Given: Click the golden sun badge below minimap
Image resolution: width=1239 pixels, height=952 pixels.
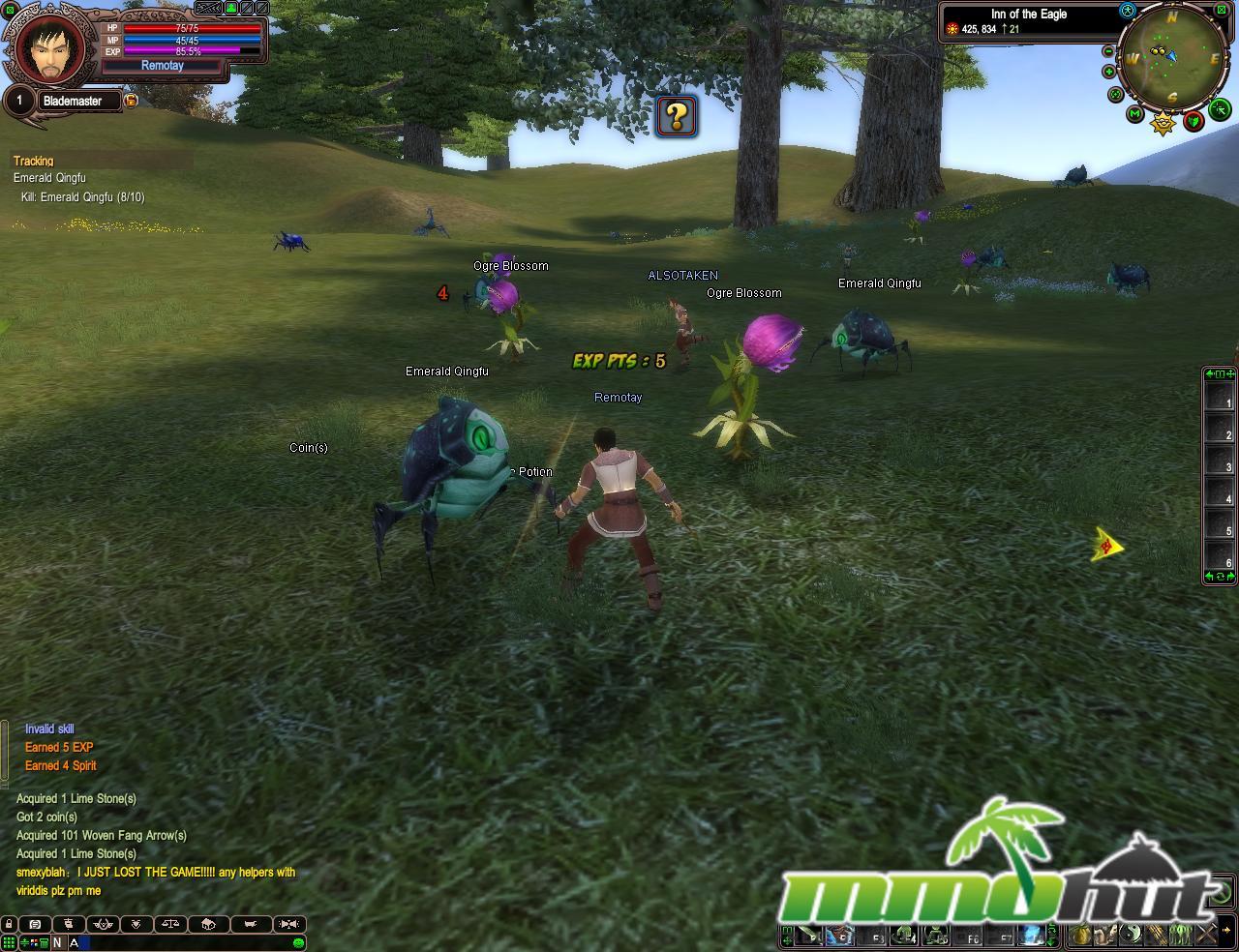Looking at the screenshot, I should click(1163, 123).
